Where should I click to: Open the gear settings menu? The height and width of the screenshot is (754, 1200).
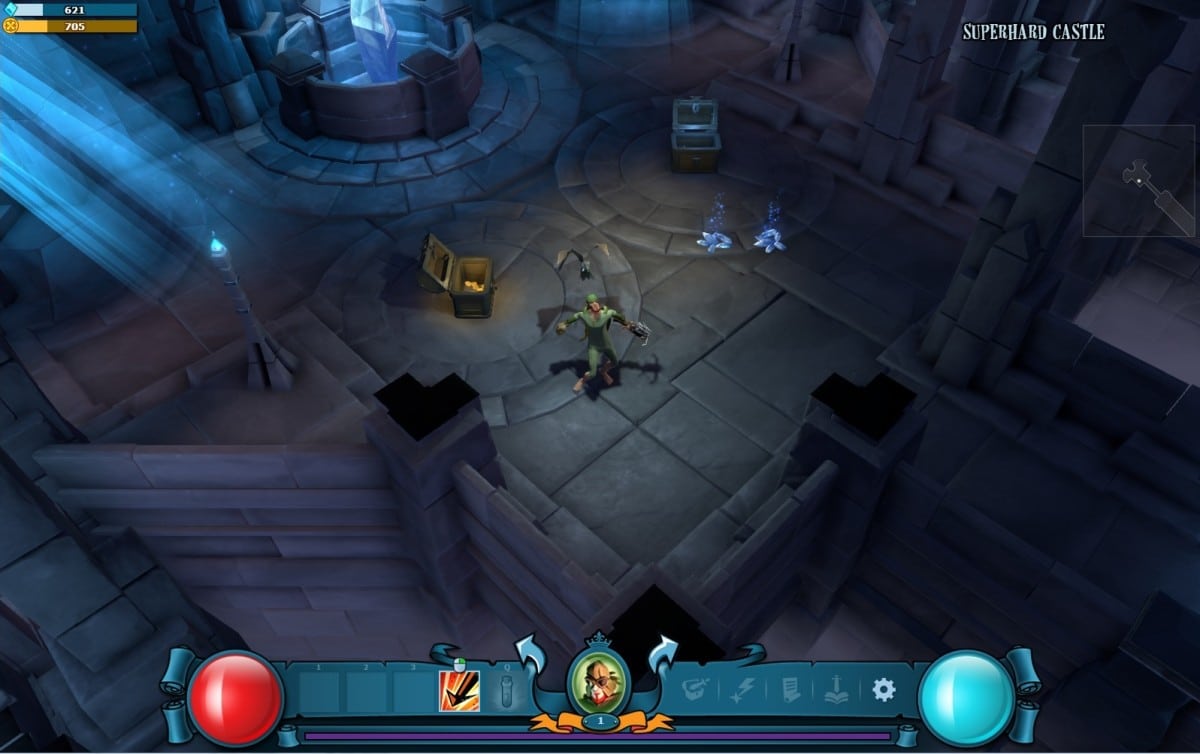pos(883,689)
